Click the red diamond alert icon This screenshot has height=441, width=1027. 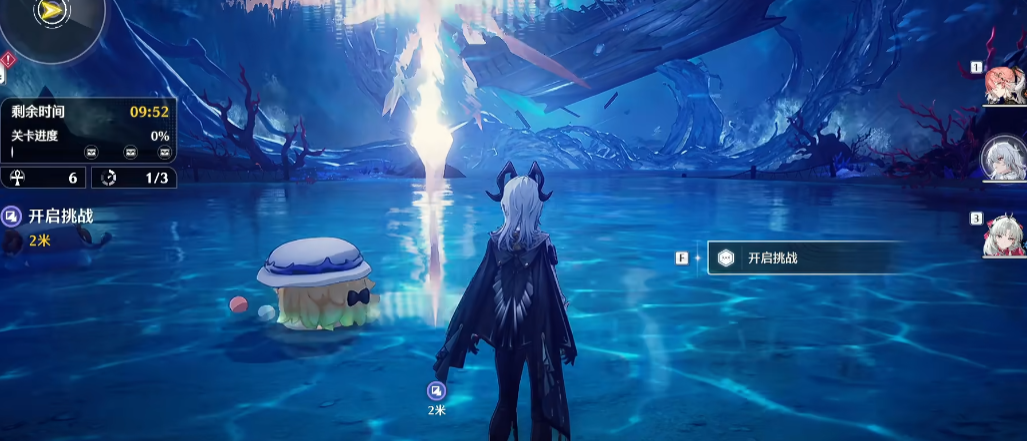tap(6, 59)
